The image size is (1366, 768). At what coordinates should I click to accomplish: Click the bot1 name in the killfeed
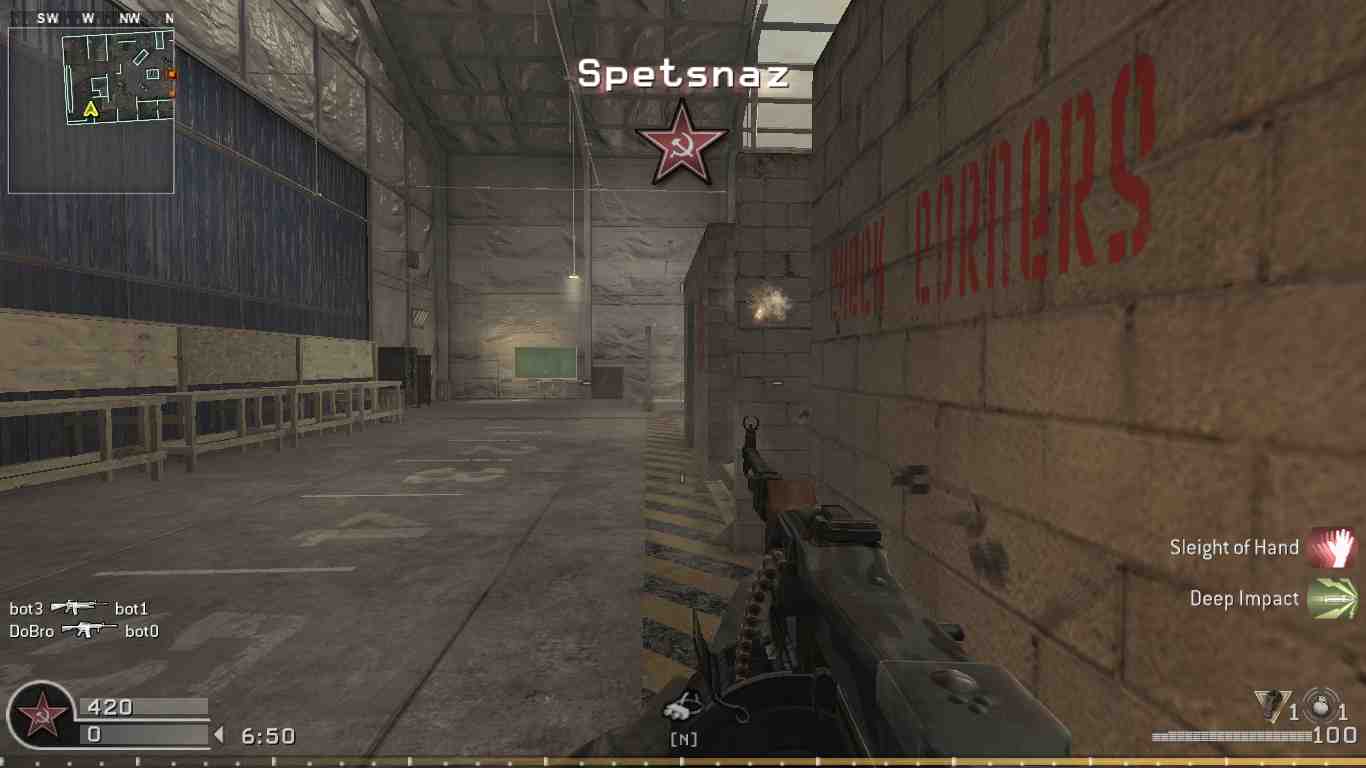tap(130, 607)
